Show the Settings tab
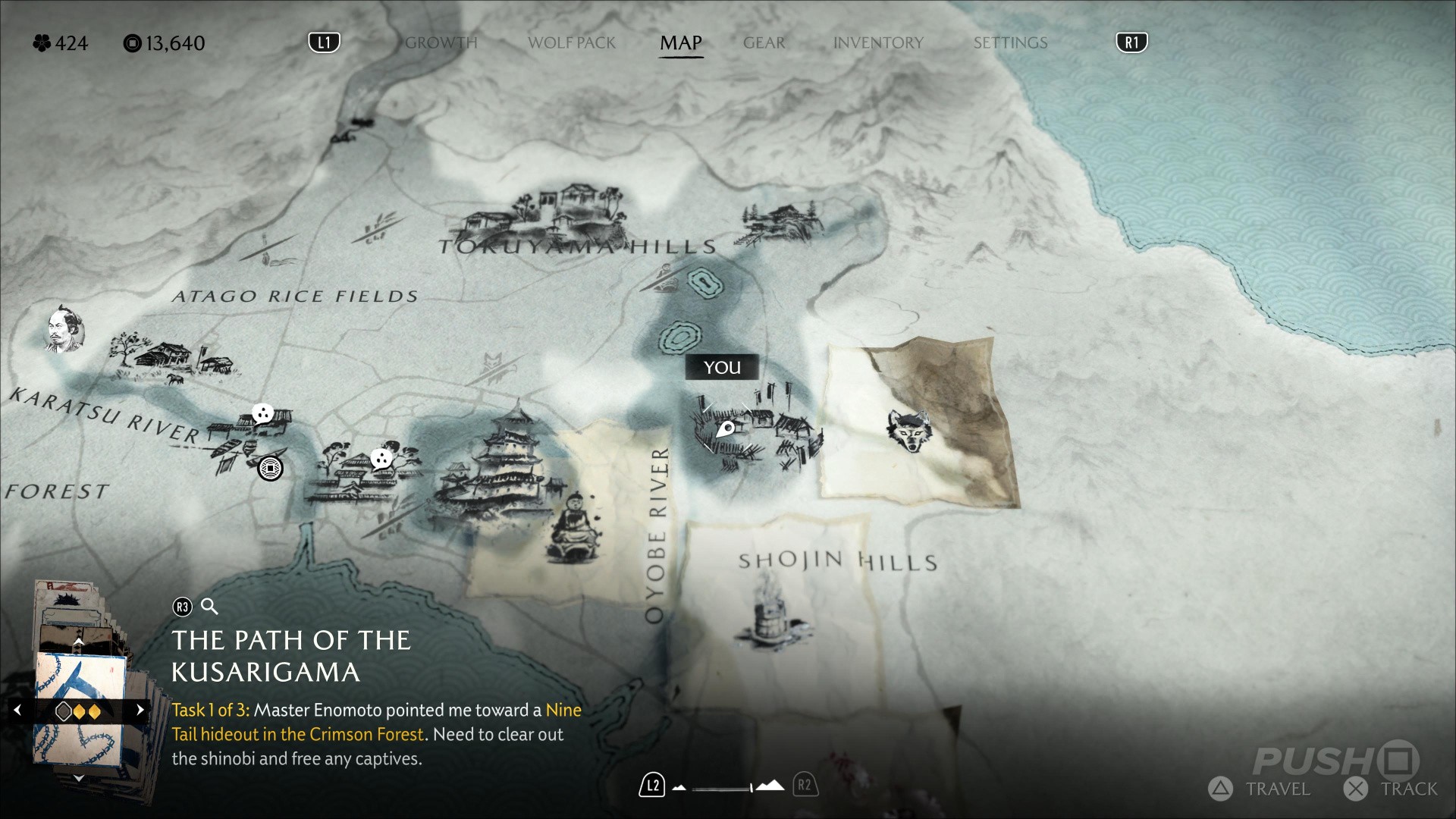Screen dimensions: 1456x819 click(1010, 43)
